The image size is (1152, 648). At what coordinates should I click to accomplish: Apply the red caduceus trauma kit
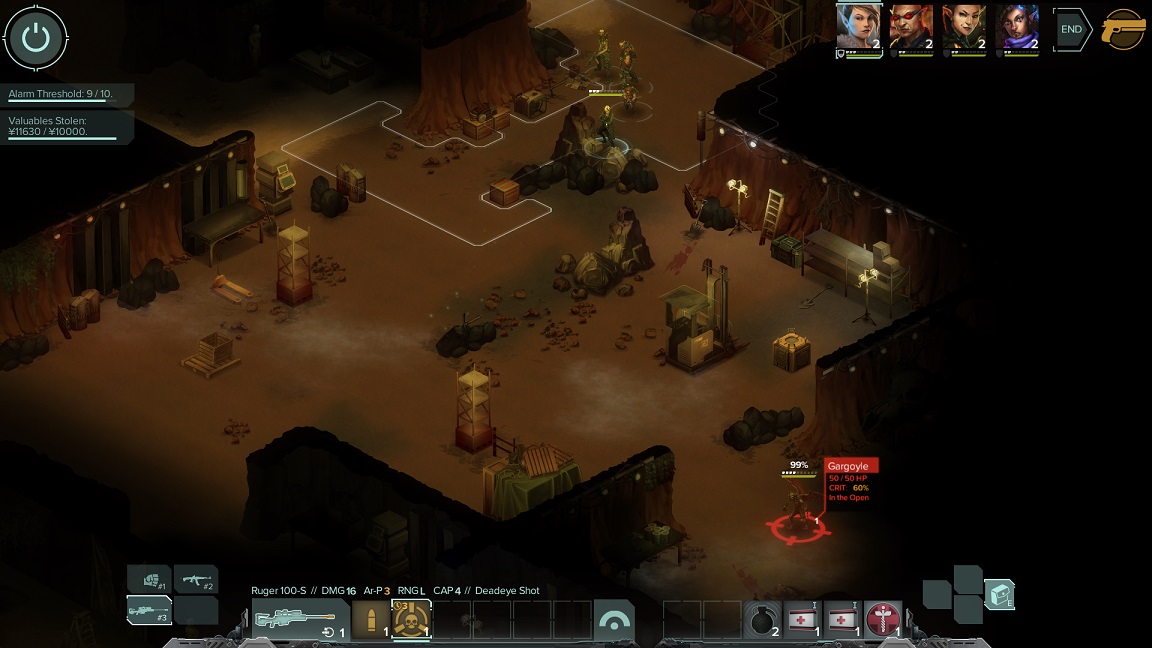[883, 620]
